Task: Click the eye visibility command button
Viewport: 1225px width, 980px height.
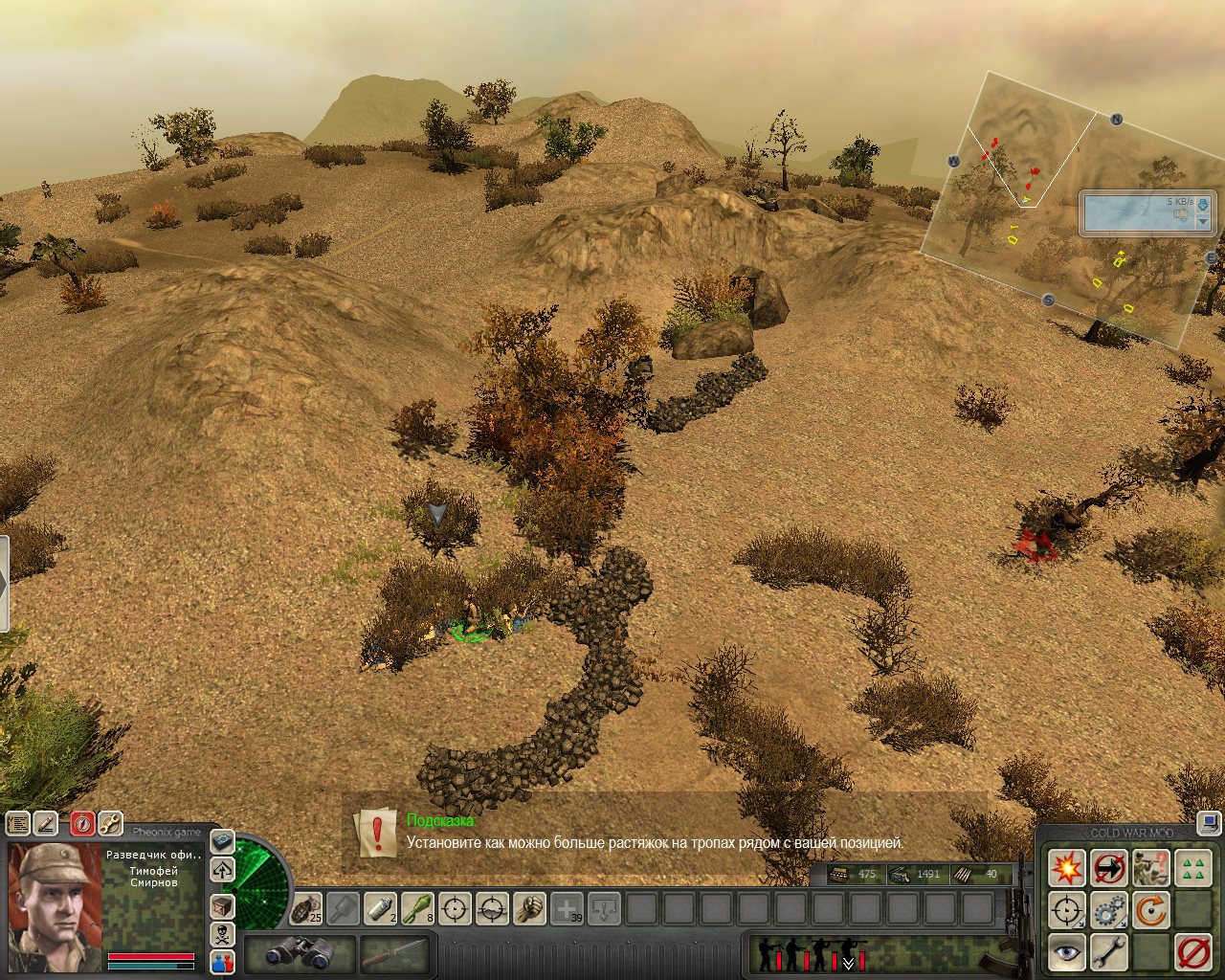Action: (1066, 952)
